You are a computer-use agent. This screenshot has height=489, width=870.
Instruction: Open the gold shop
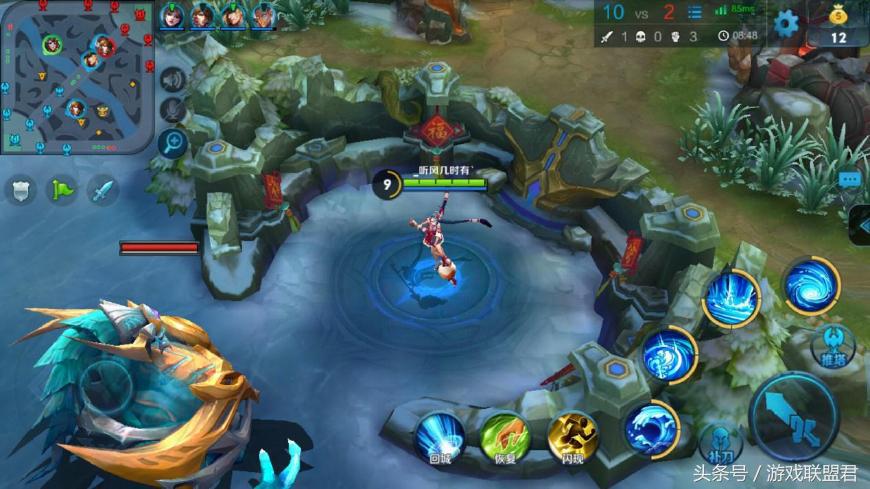(838, 25)
